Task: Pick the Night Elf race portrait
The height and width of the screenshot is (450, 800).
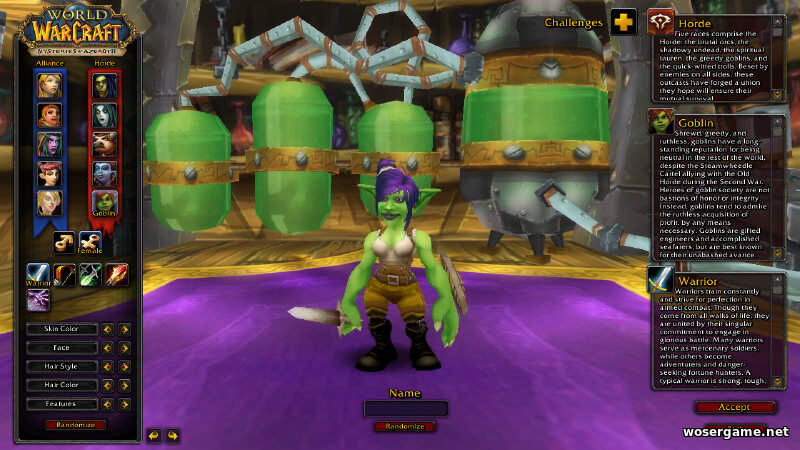Action: (50, 144)
